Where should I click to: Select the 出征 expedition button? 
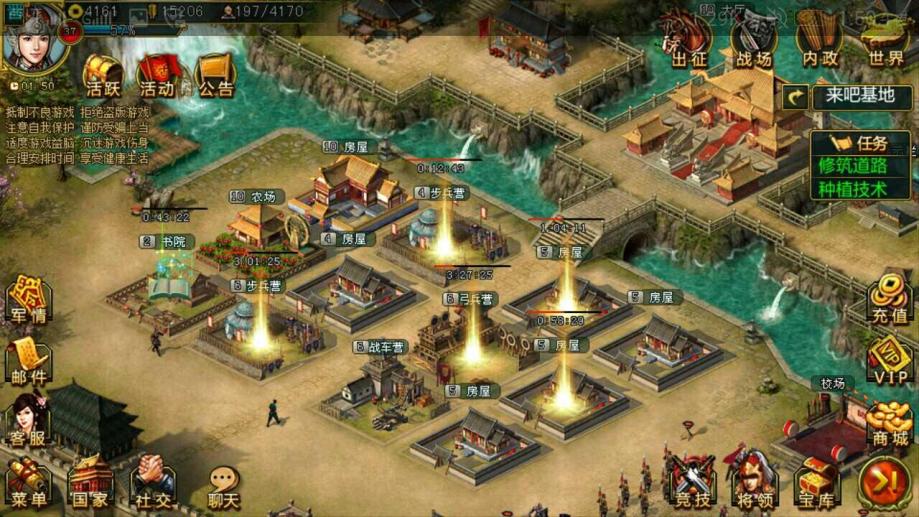(689, 43)
